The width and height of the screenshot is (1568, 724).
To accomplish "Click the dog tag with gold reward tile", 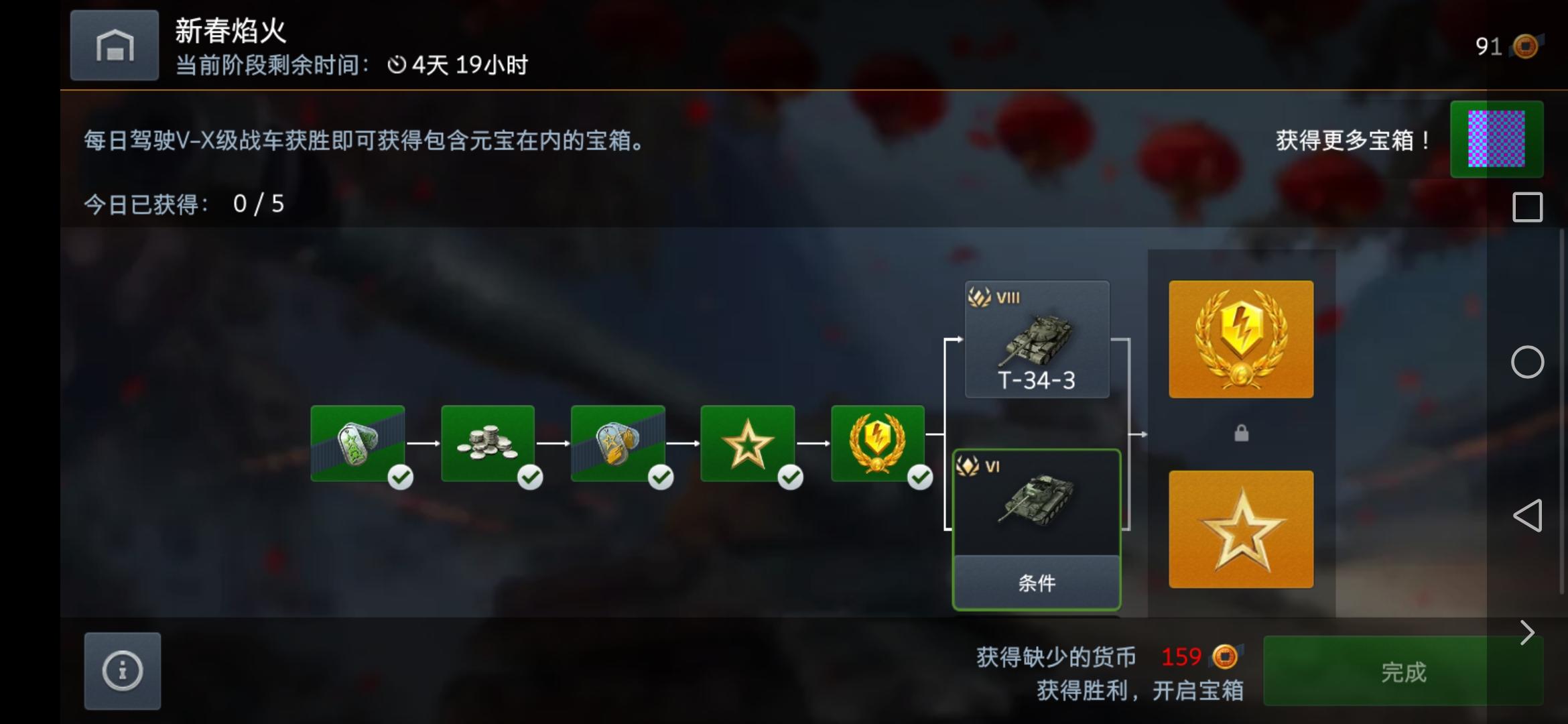I will tap(618, 444).
